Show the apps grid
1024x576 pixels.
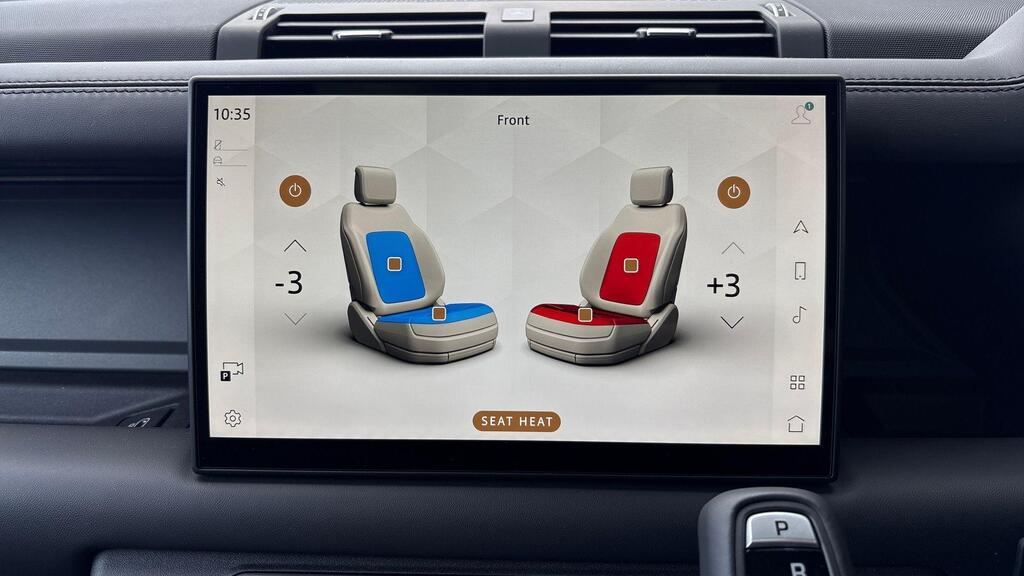[797, 382]
